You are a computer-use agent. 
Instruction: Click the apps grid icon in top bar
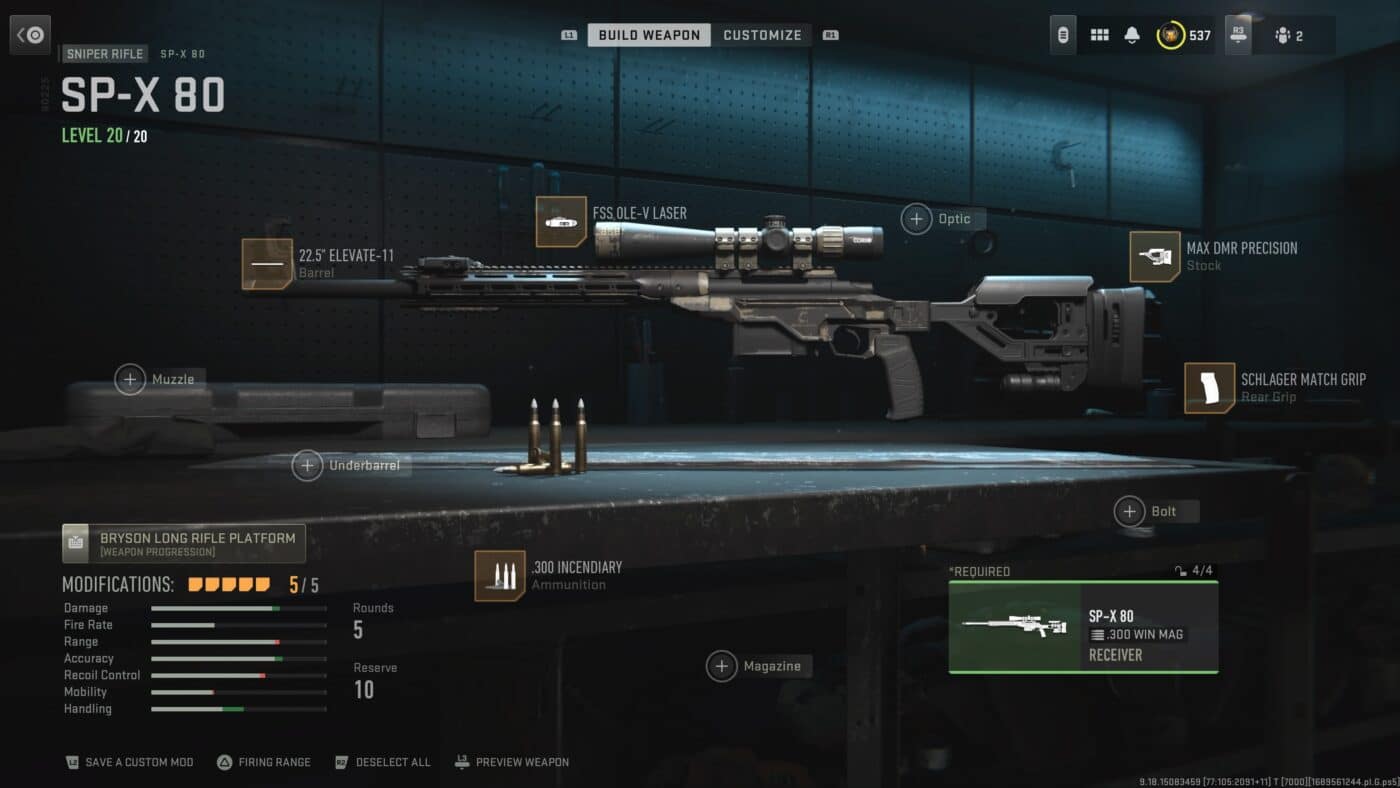pyautogui.click(x=1098, y=34)
